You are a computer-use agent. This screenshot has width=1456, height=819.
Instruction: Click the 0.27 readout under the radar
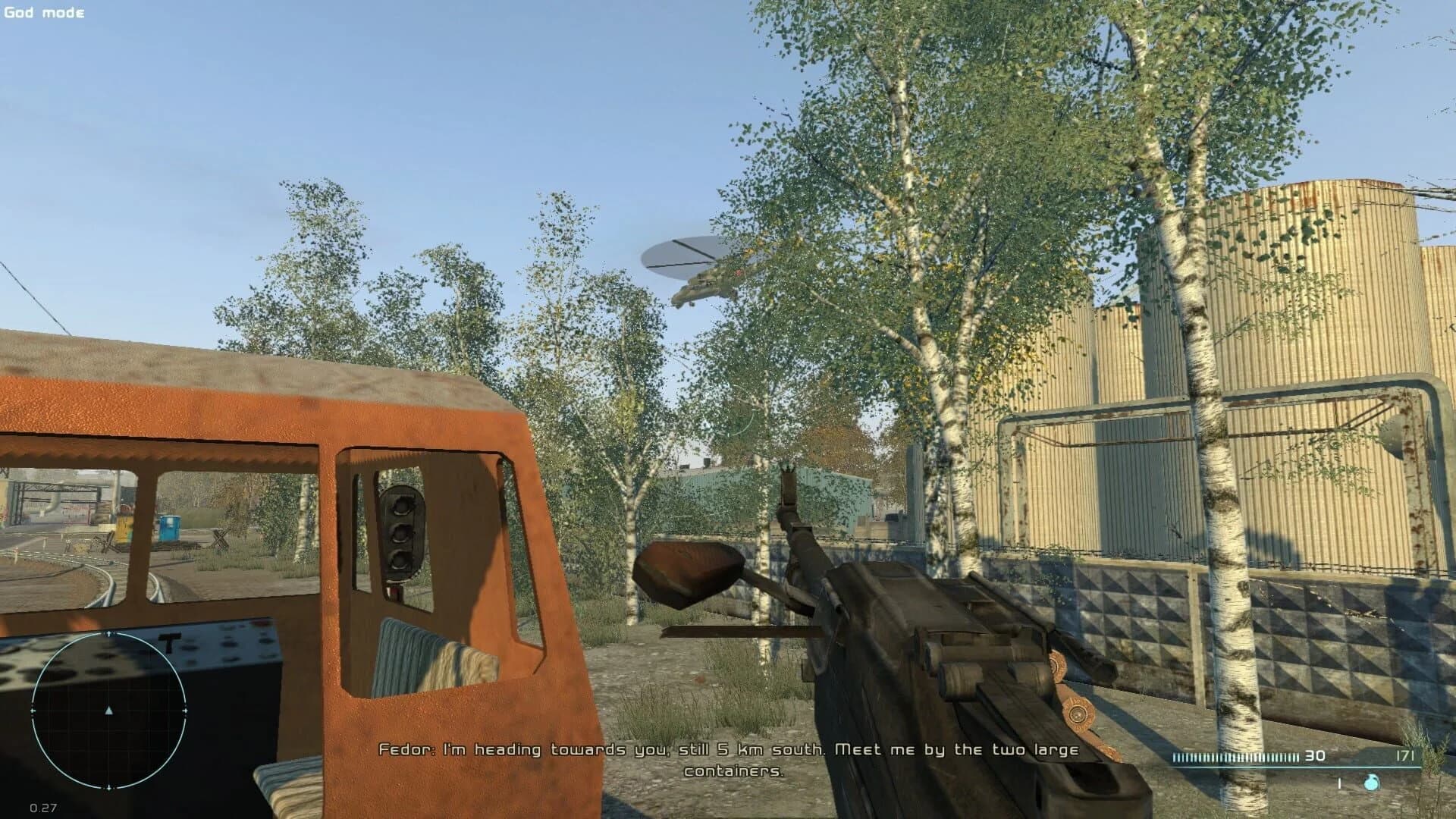pyautogui.click(x=44, y=808)
